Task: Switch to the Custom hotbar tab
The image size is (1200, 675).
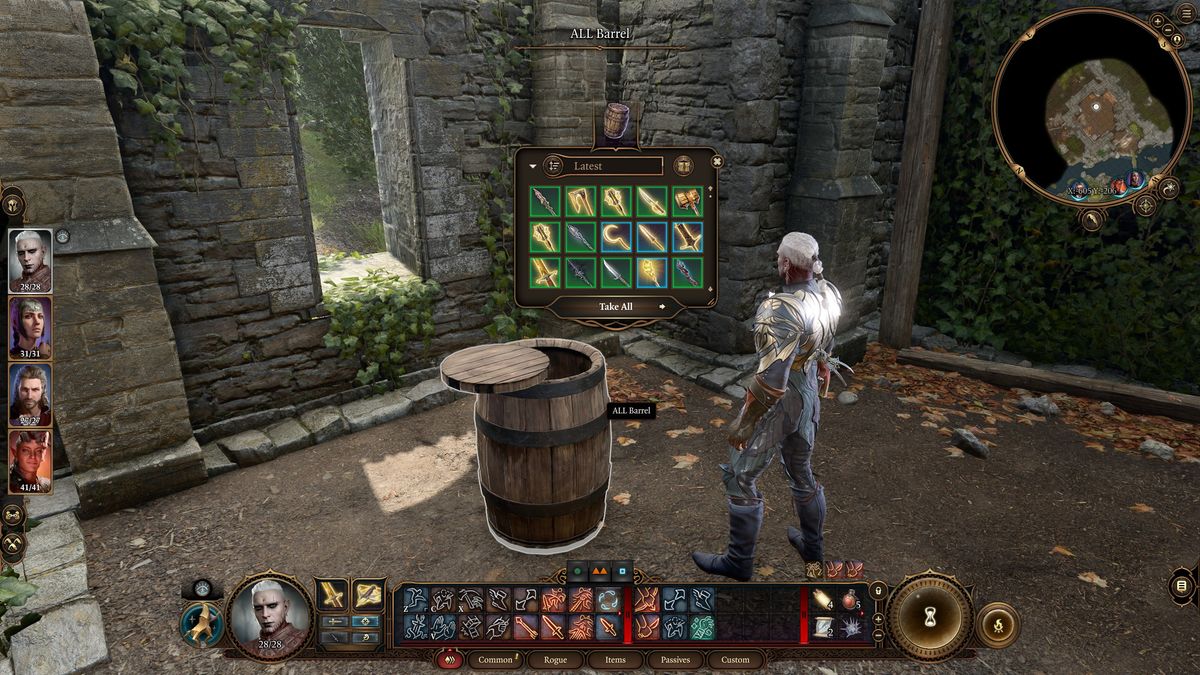Action: pos(735,660)
